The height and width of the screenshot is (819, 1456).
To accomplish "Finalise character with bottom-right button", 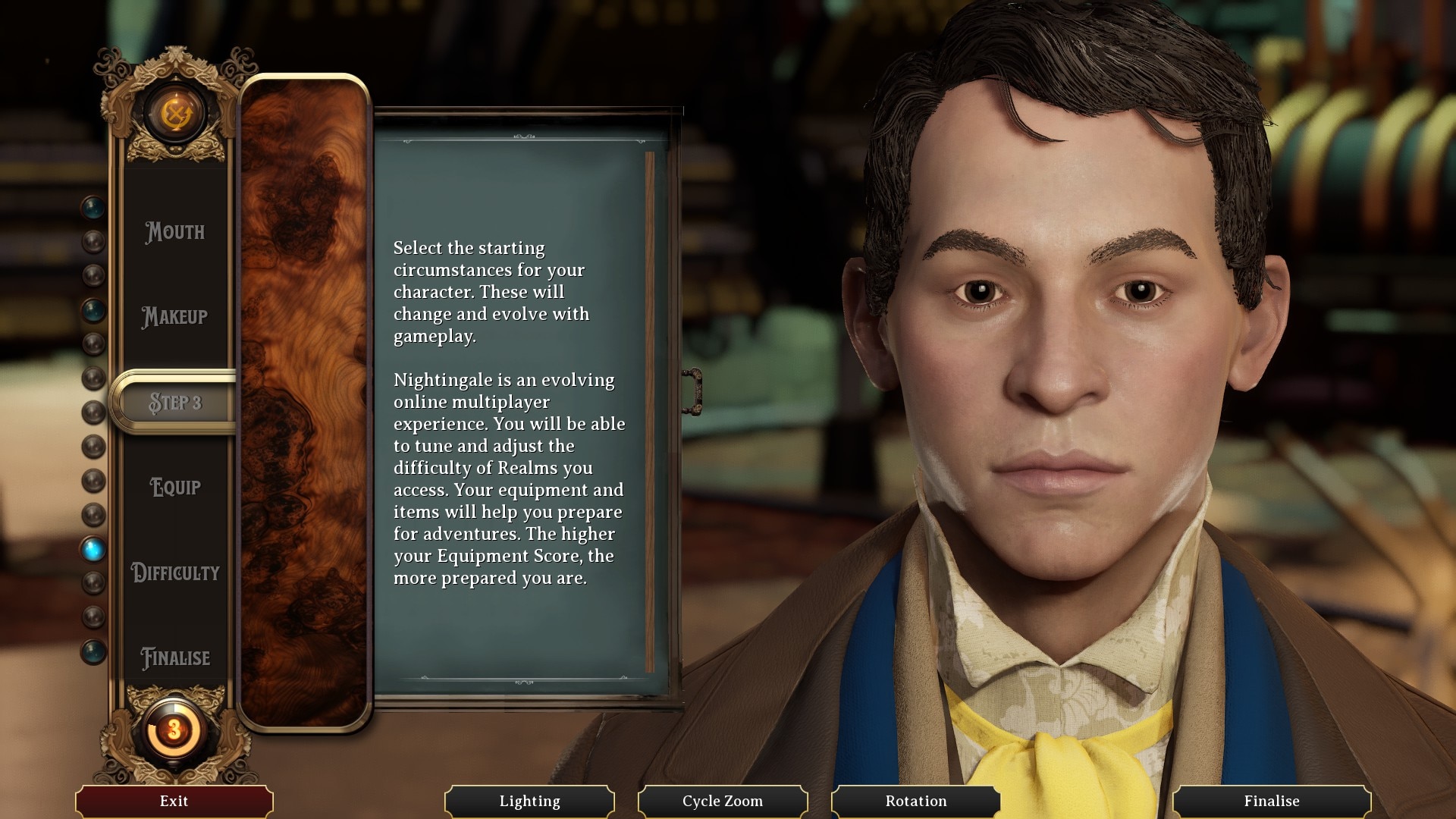I will point(1272,801).
